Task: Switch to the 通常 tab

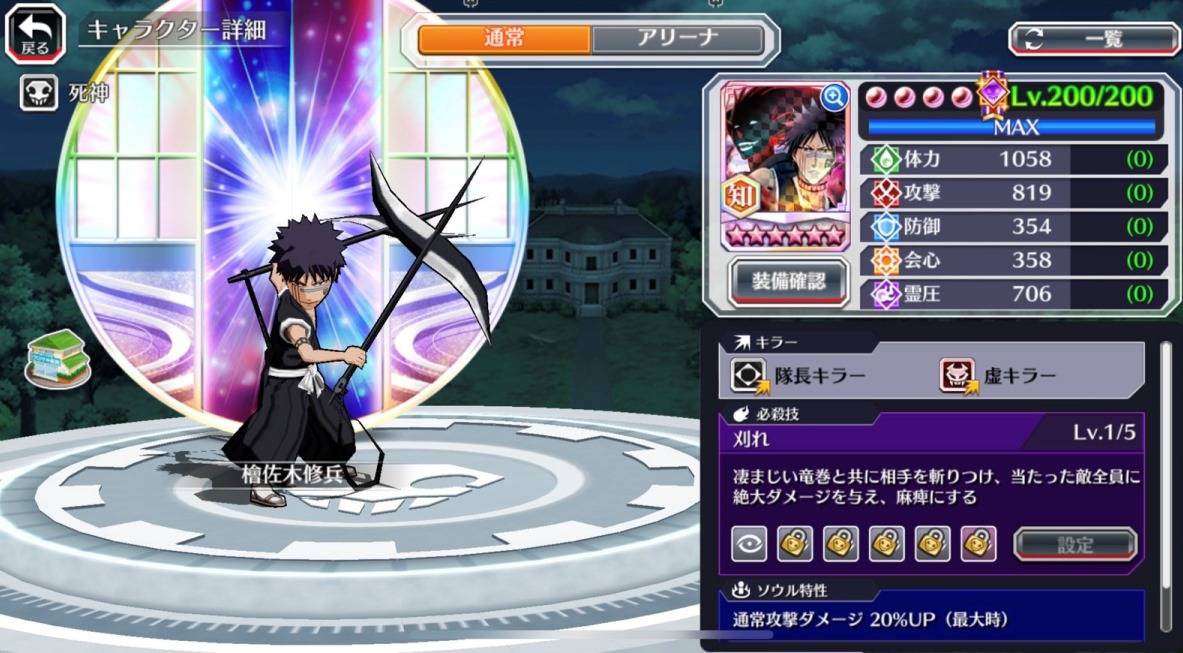Action: coord(504,39)
